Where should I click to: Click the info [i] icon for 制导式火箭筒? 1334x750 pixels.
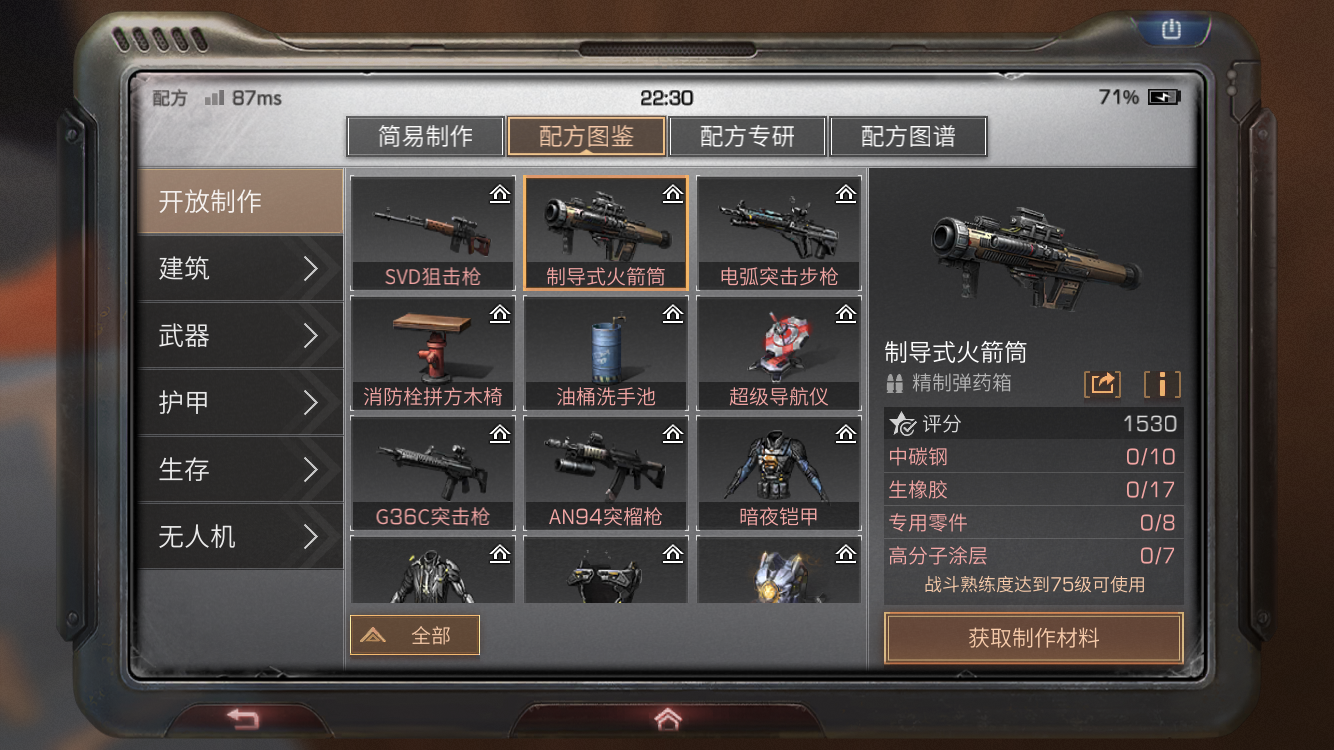point(1162,383)
